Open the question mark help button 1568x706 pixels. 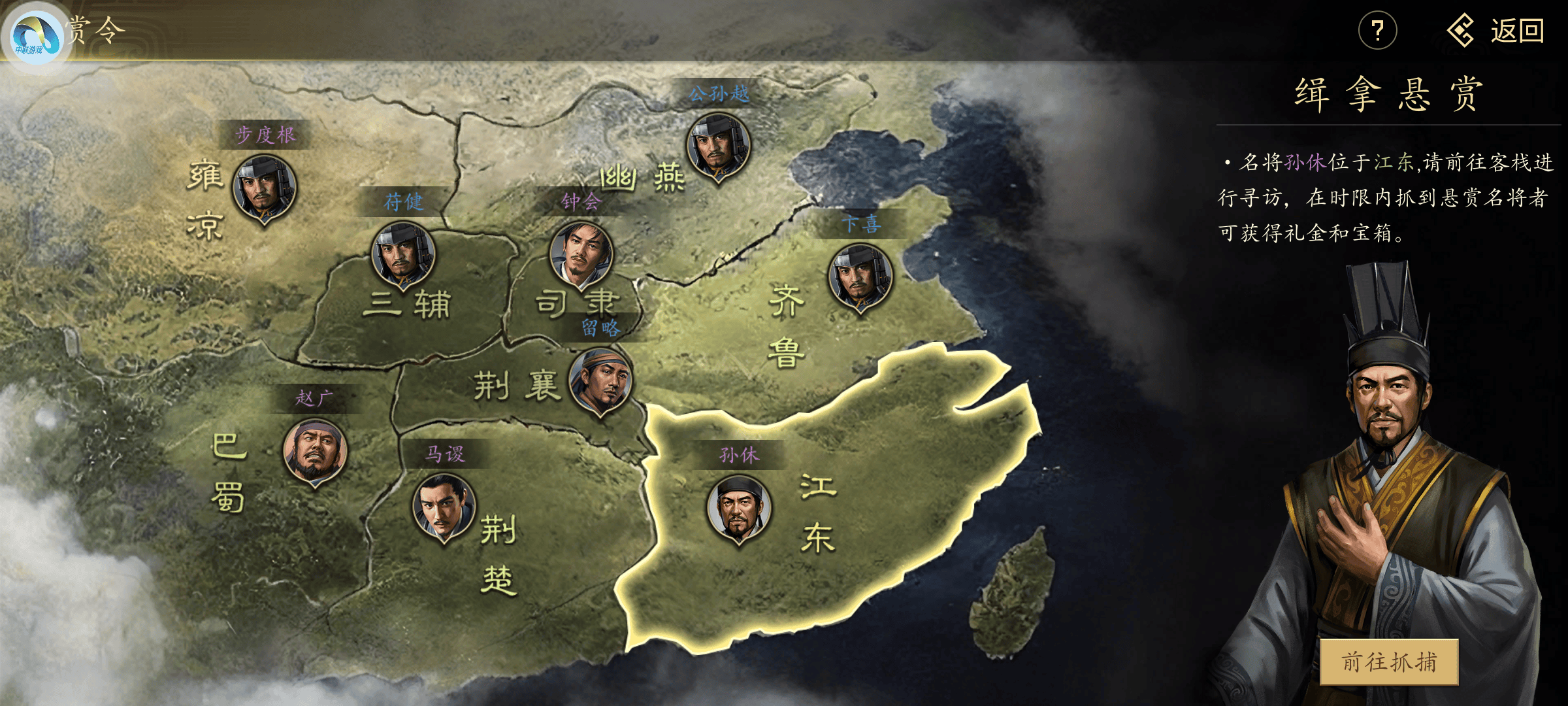[1377, 31]
